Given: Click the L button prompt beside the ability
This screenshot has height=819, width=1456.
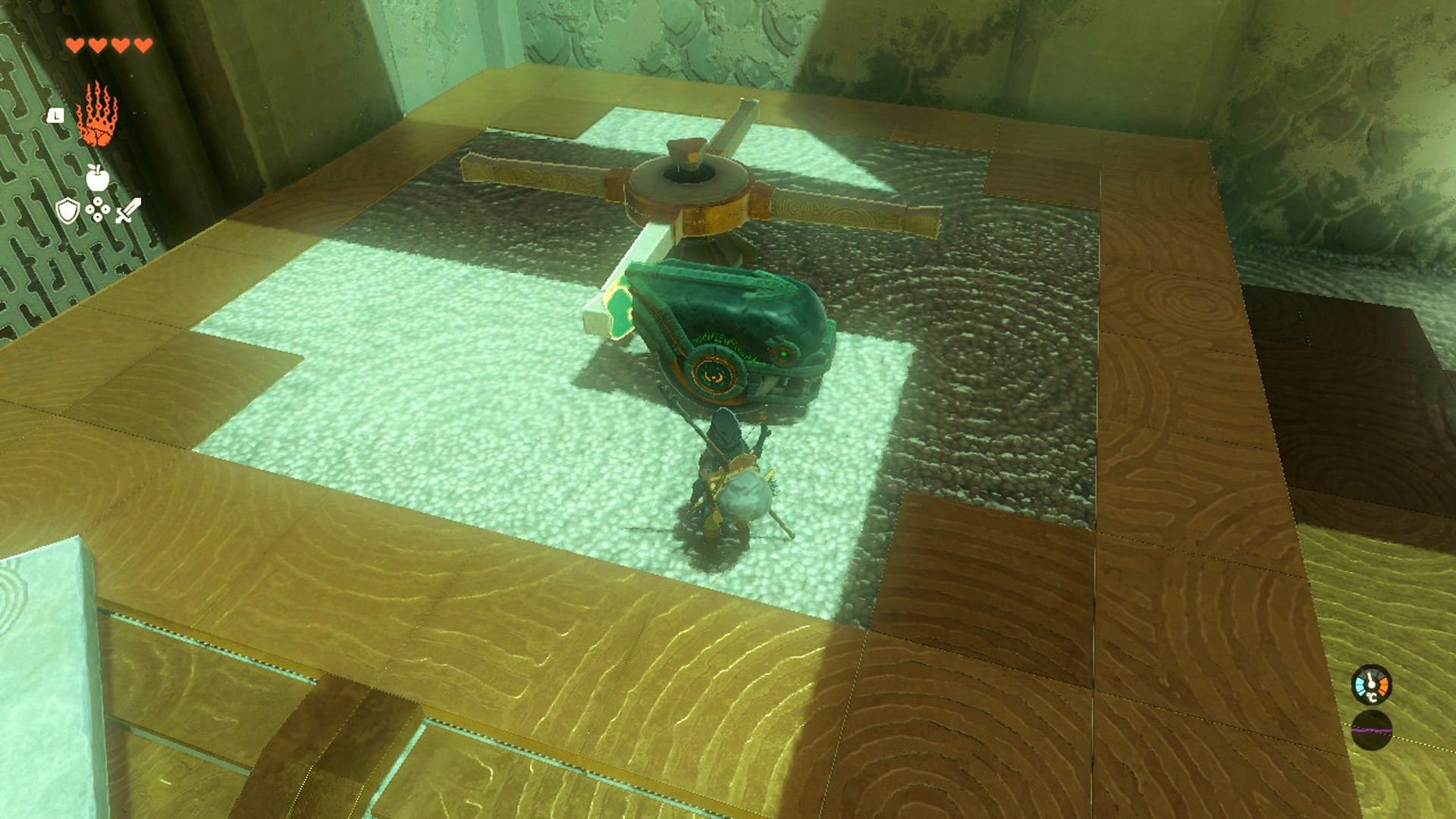Looking at the screenshot, I should (x=55, y=115).
